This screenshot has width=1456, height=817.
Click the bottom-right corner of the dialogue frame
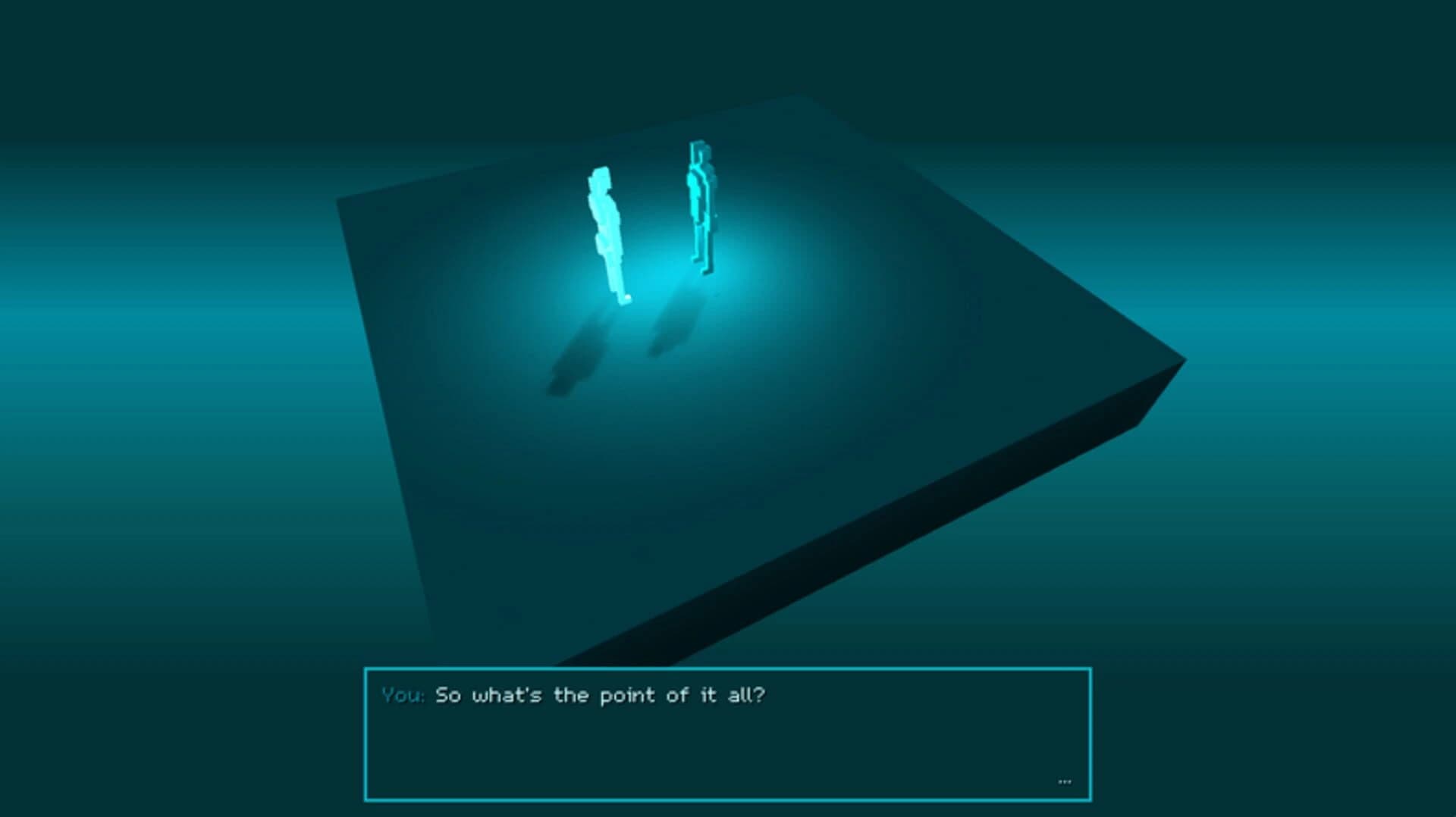pyautogui.click(x=1090, y=800)
